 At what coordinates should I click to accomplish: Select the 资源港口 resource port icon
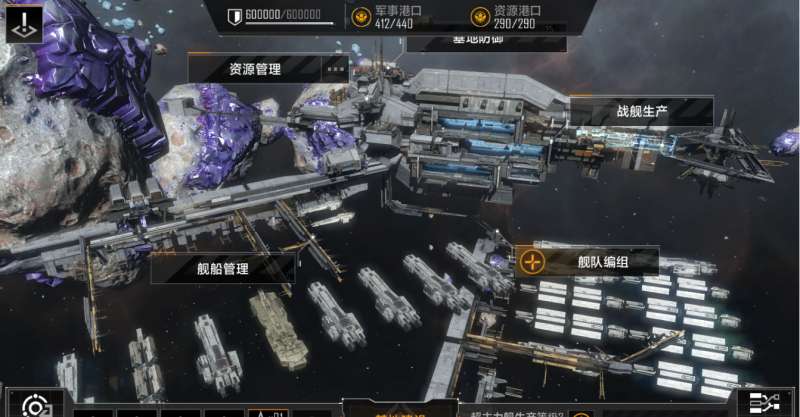480,17
